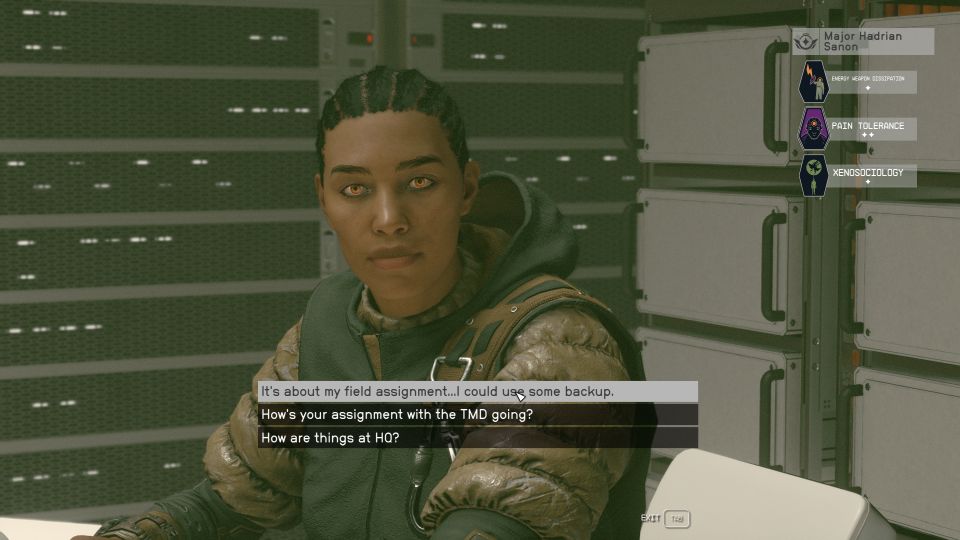
Task: Select the Pain Tolerance skill icon
Action: click(x=814, y=129)
